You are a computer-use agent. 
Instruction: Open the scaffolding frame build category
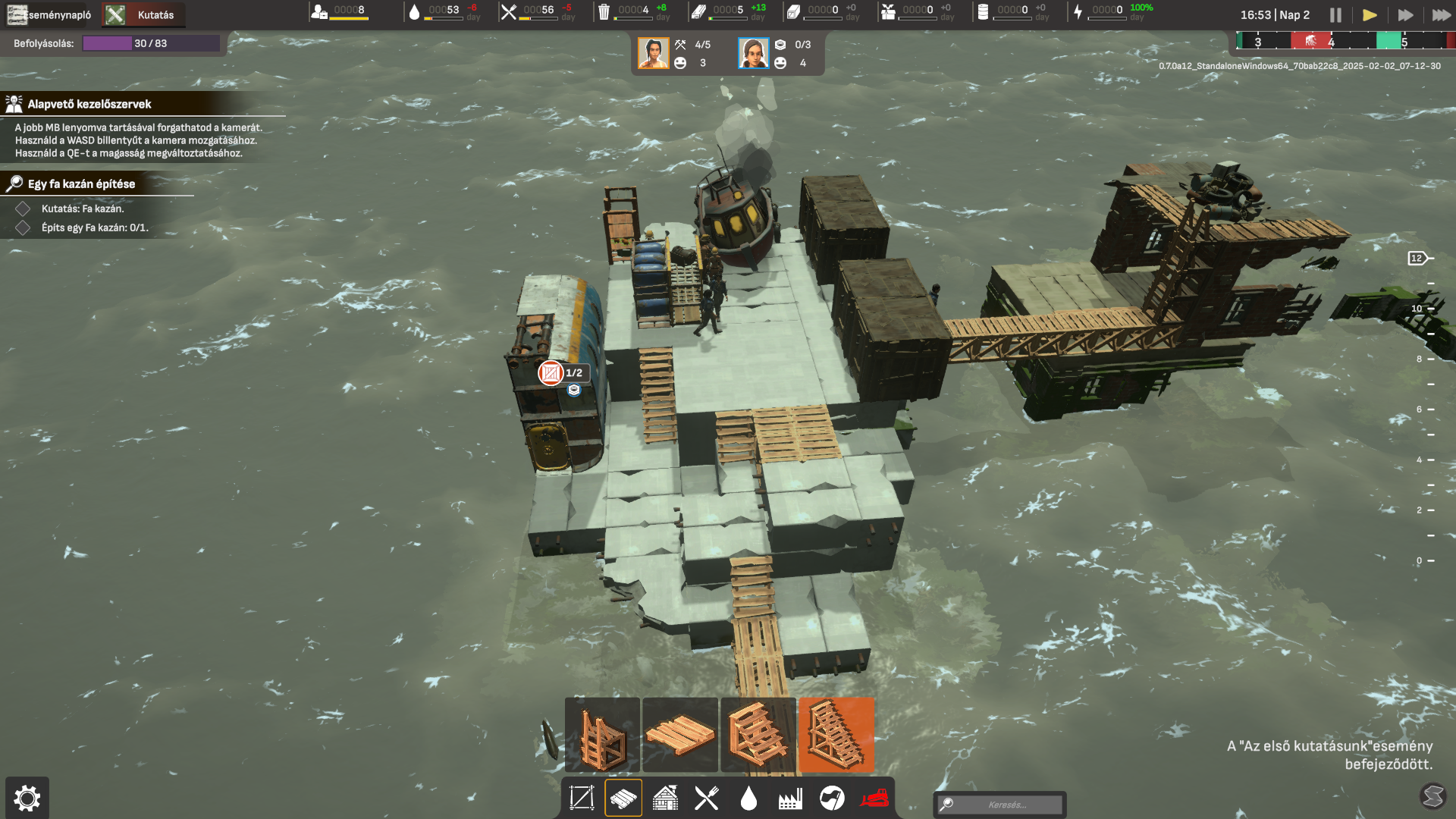pos(582,798)
